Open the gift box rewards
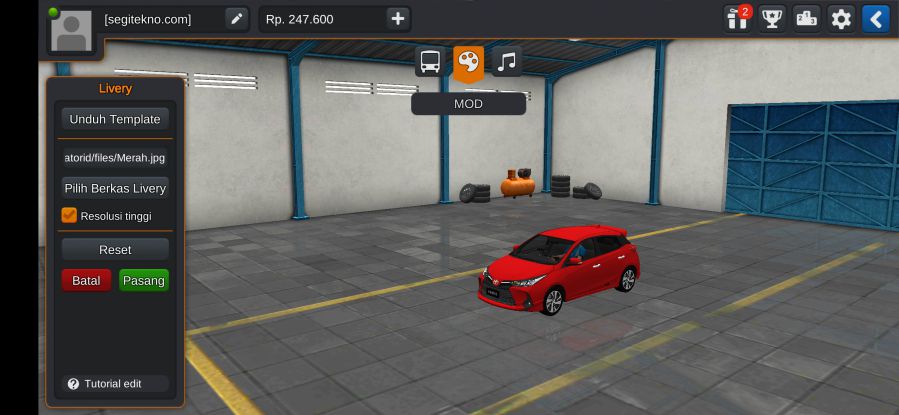 tap(737, 18)
